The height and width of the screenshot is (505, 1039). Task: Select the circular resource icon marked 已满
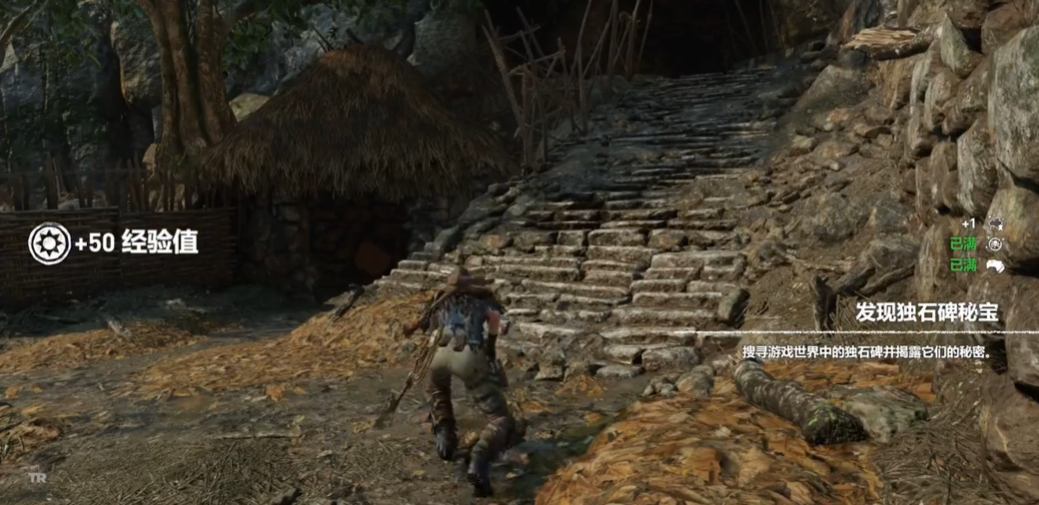995,244
